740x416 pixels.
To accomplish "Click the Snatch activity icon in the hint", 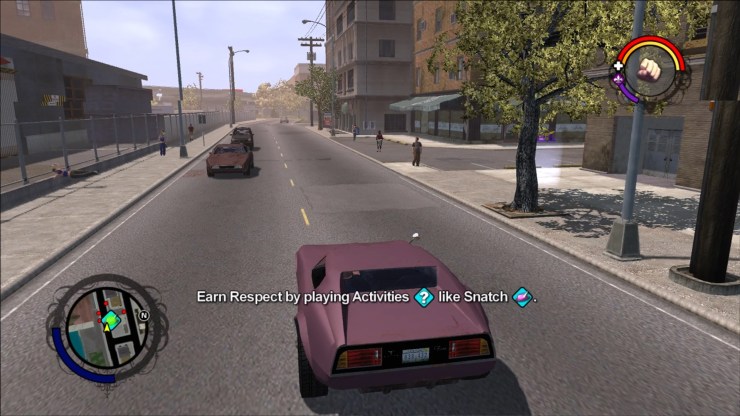I will [522, 297].
